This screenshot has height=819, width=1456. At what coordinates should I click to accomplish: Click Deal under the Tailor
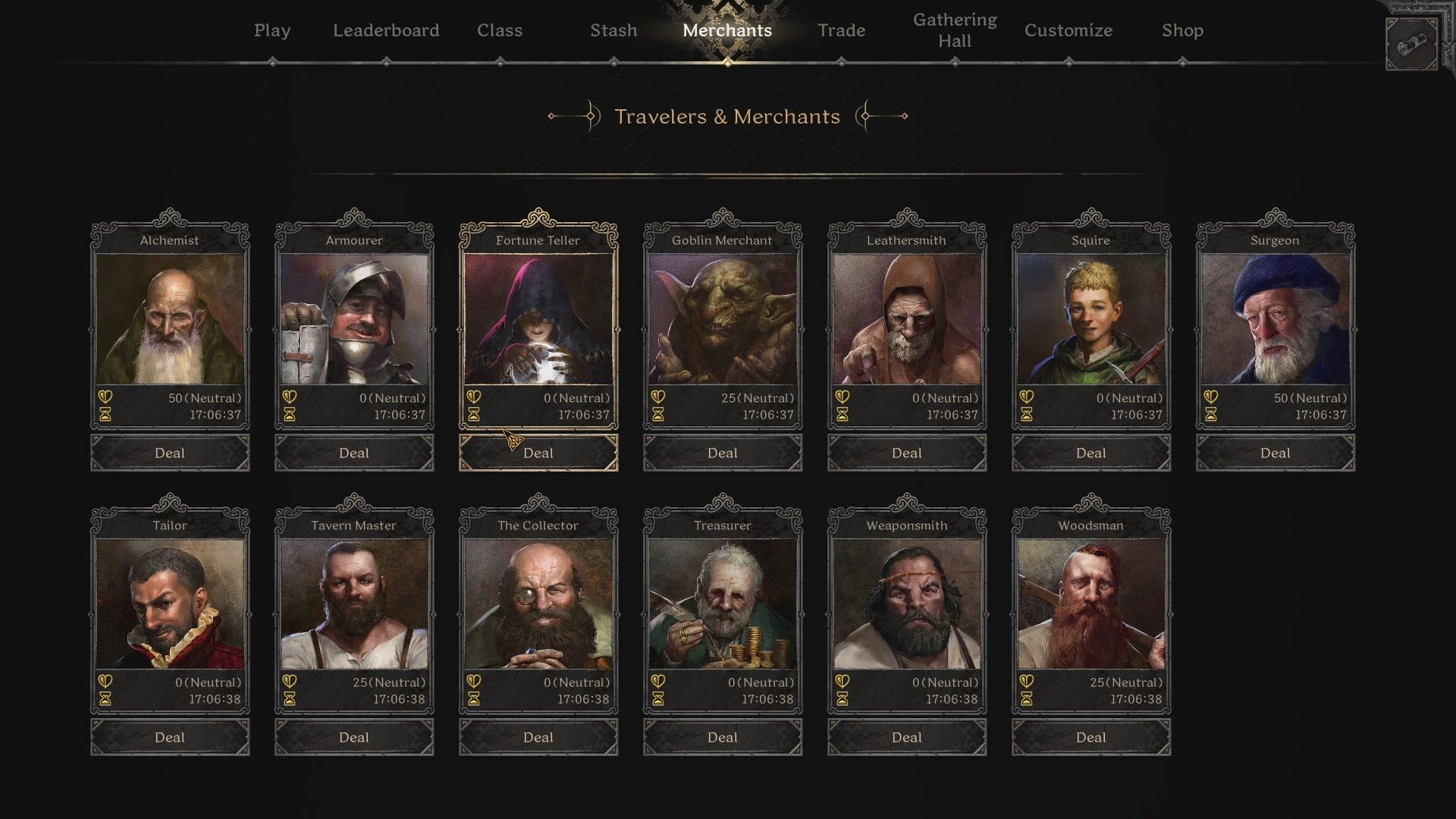coord(170,737)
